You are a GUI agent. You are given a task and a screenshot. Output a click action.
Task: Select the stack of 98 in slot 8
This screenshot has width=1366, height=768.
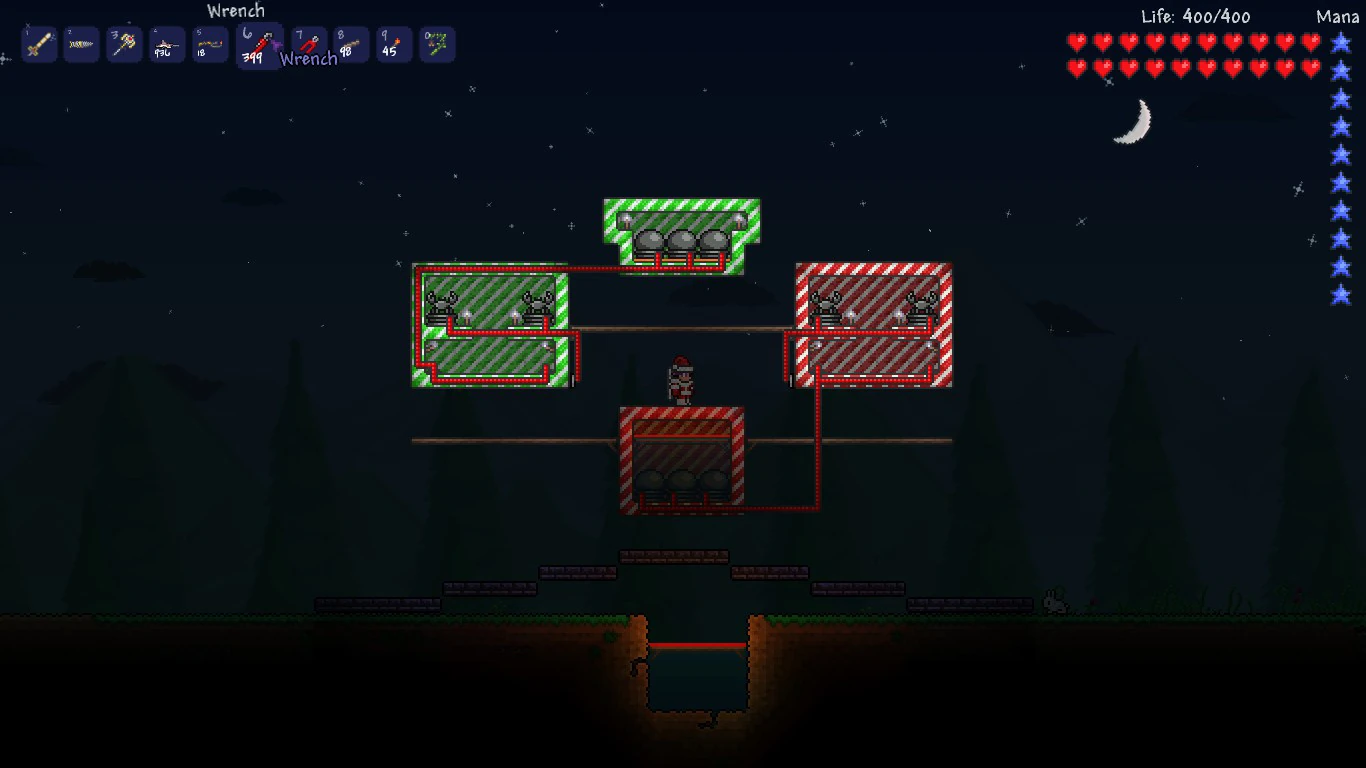(350, 44)
